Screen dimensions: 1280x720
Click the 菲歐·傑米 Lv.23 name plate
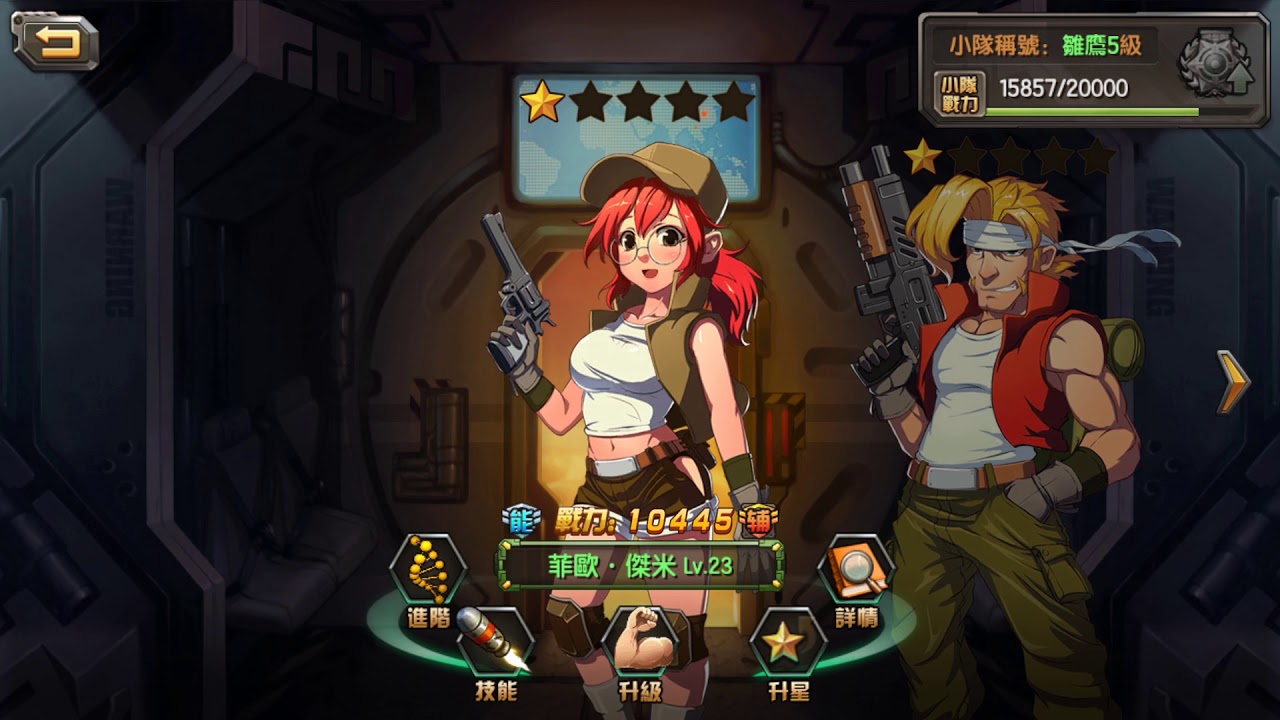tap(641, 566)
